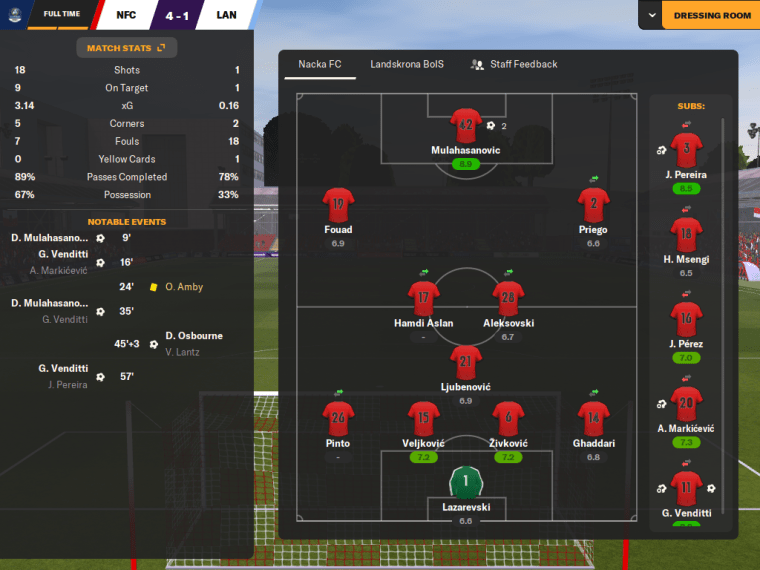Choose substitute H. Msengi
Viewport: 760px width, 570px height.
click(x=685, y=236)
